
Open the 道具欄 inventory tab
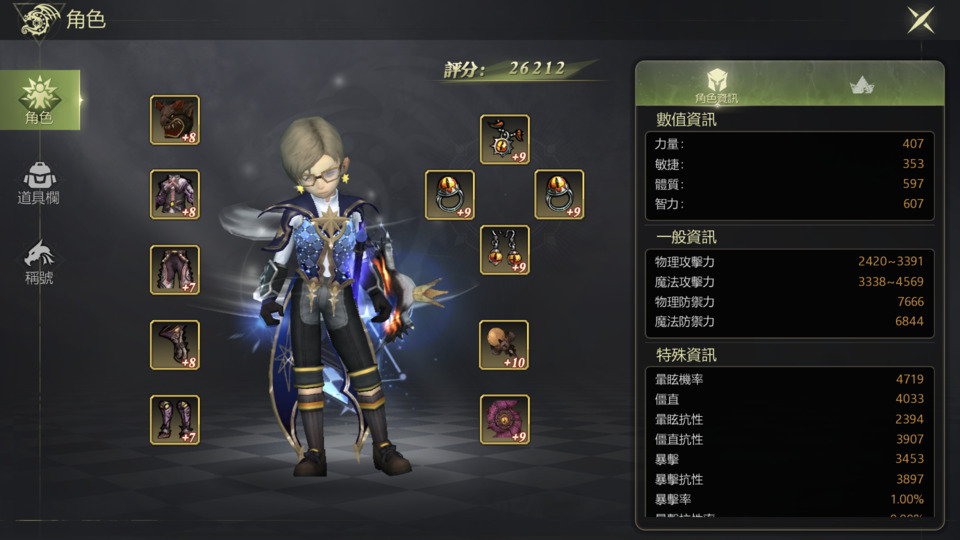[x=40, y=182]
